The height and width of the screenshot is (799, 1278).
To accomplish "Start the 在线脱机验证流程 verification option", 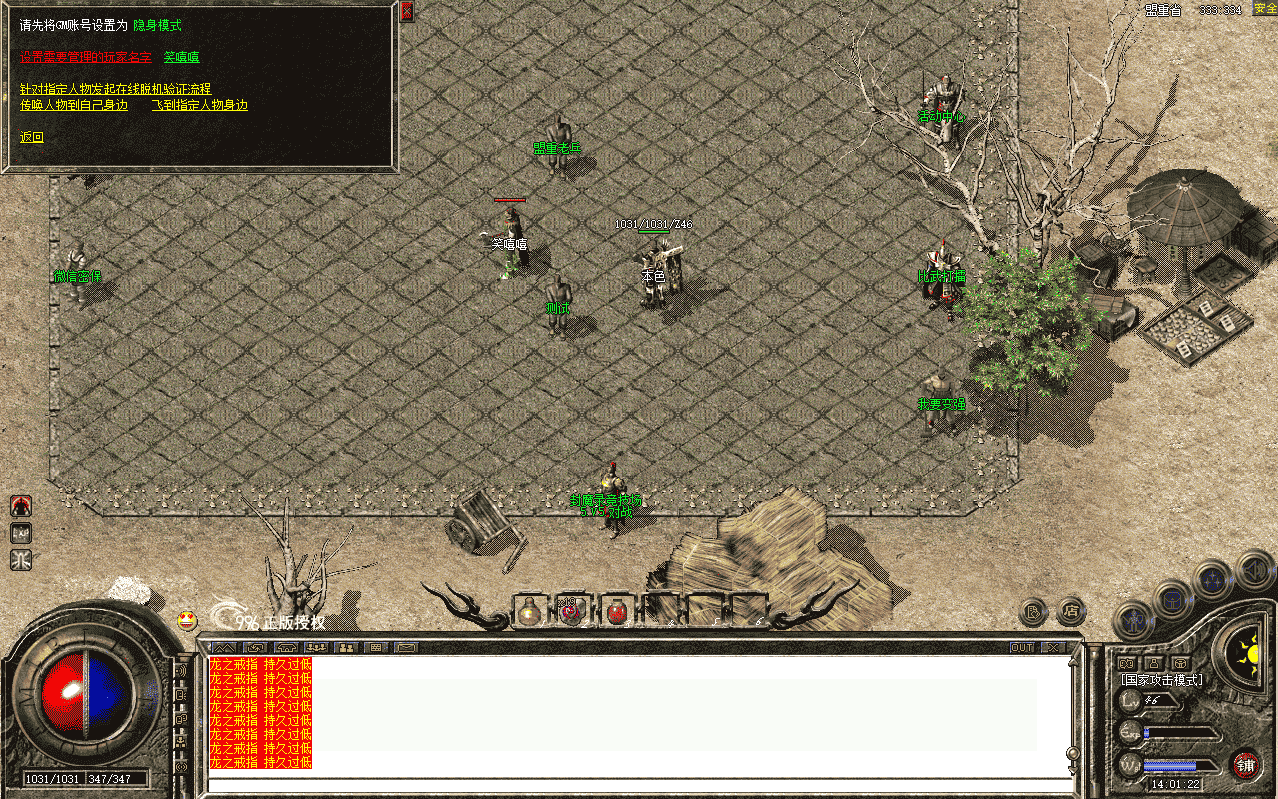I will click(115, 89).
